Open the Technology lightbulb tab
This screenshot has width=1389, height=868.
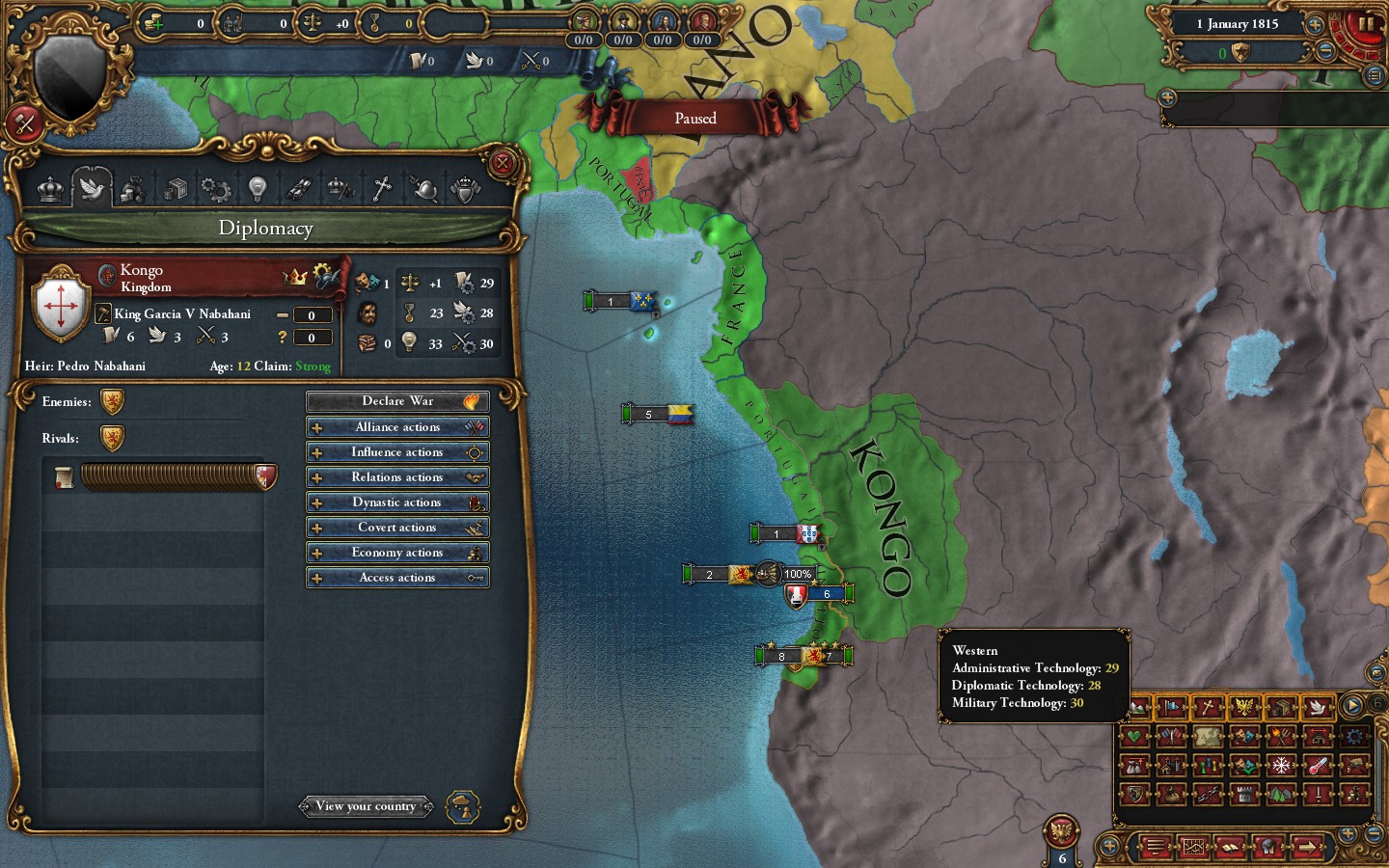(x=257, y=189)
